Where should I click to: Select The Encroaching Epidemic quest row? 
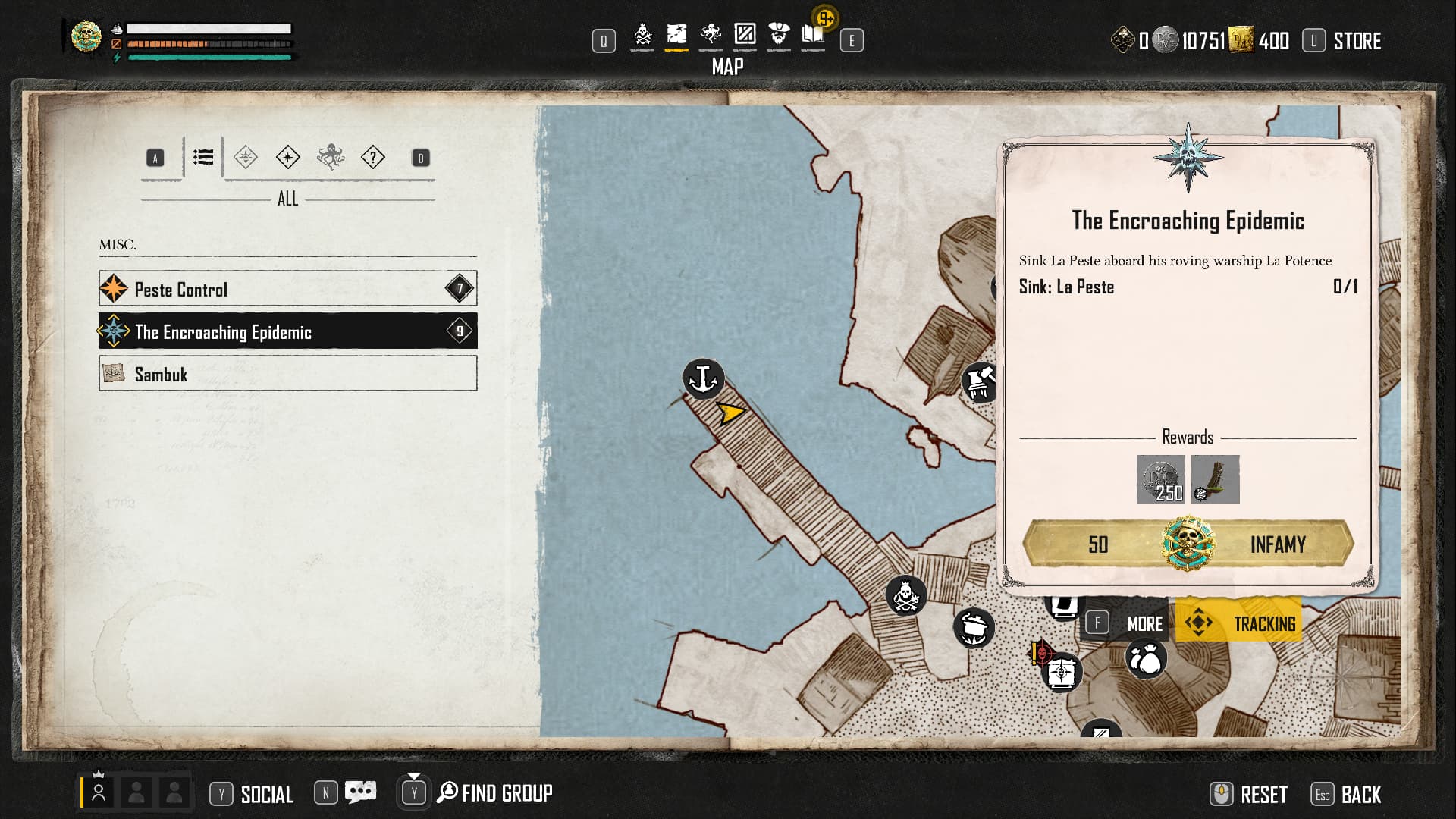[287, 331]
